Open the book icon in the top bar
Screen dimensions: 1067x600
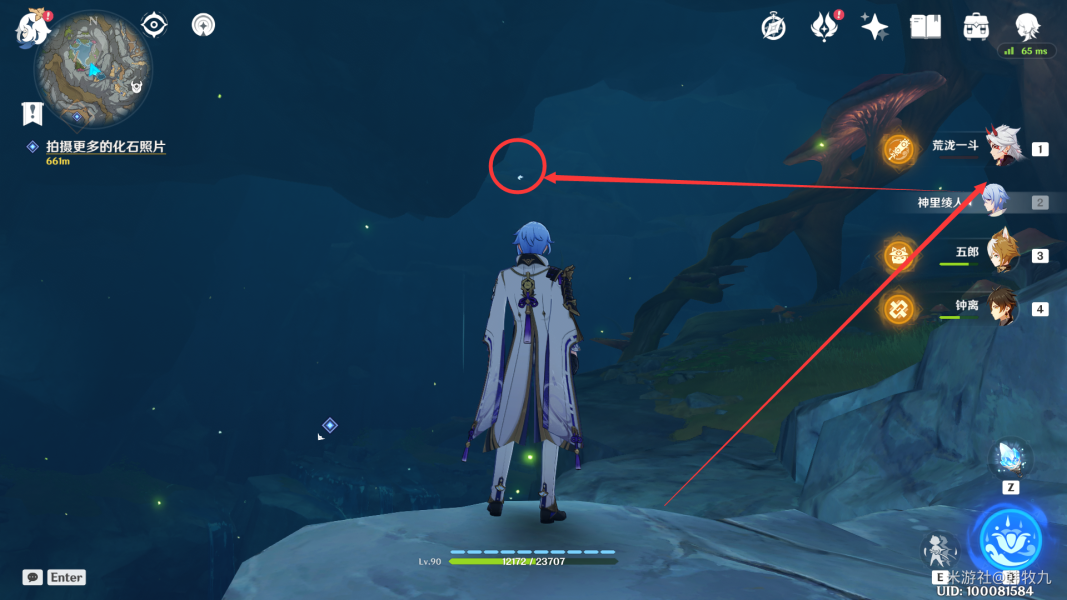925,27
